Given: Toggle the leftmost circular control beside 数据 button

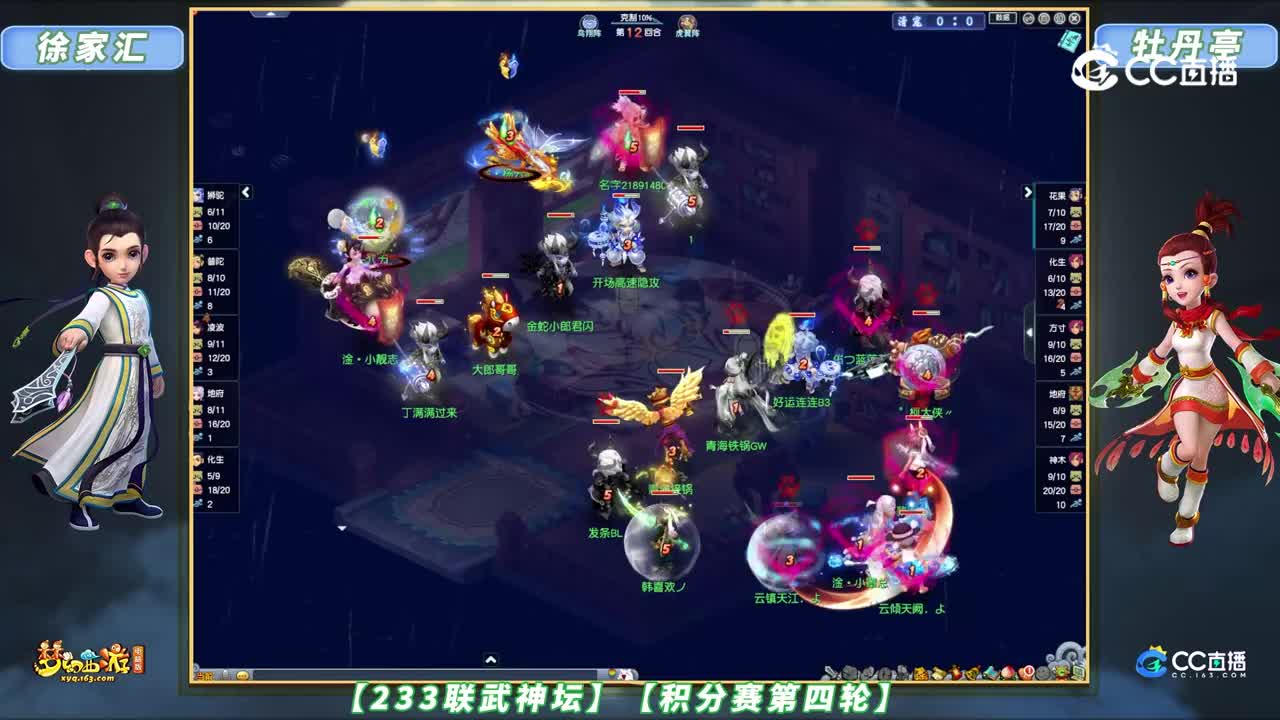Looking at the screenshot, I should (1028, 19).
